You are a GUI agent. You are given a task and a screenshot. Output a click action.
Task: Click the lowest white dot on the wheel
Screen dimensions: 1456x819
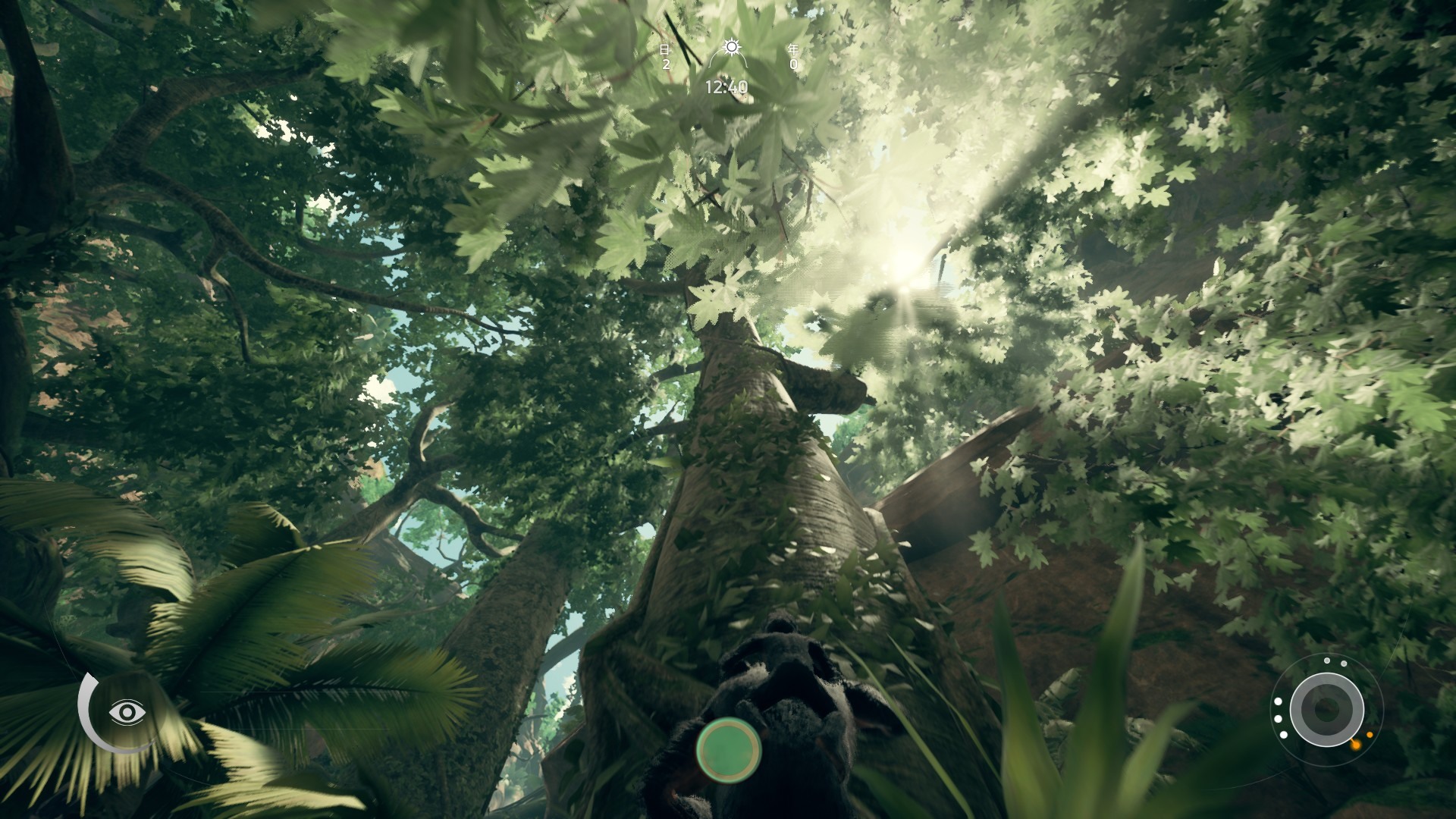point(1283,735)
